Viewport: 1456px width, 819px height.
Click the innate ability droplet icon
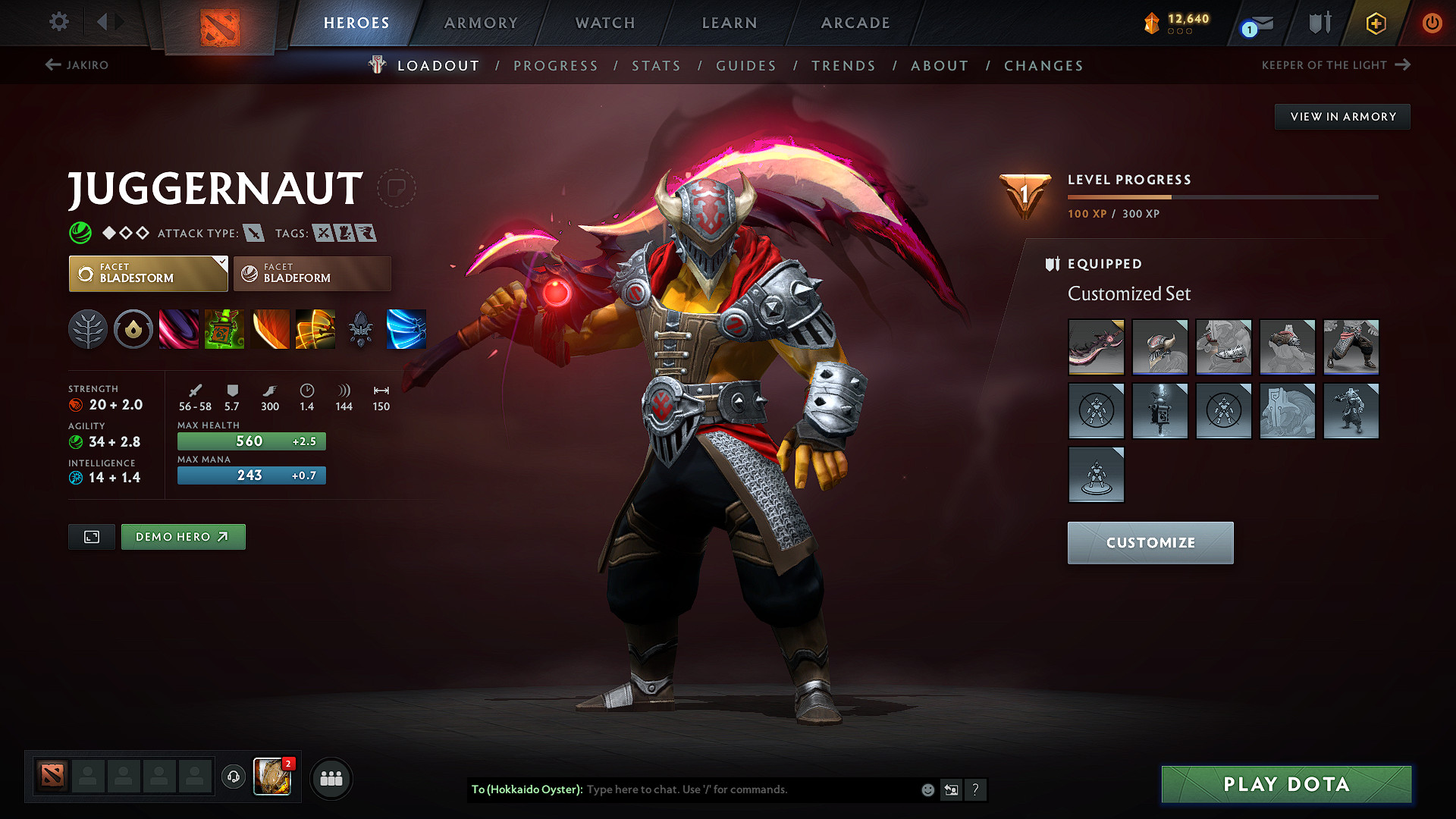[x=133, y=328]
